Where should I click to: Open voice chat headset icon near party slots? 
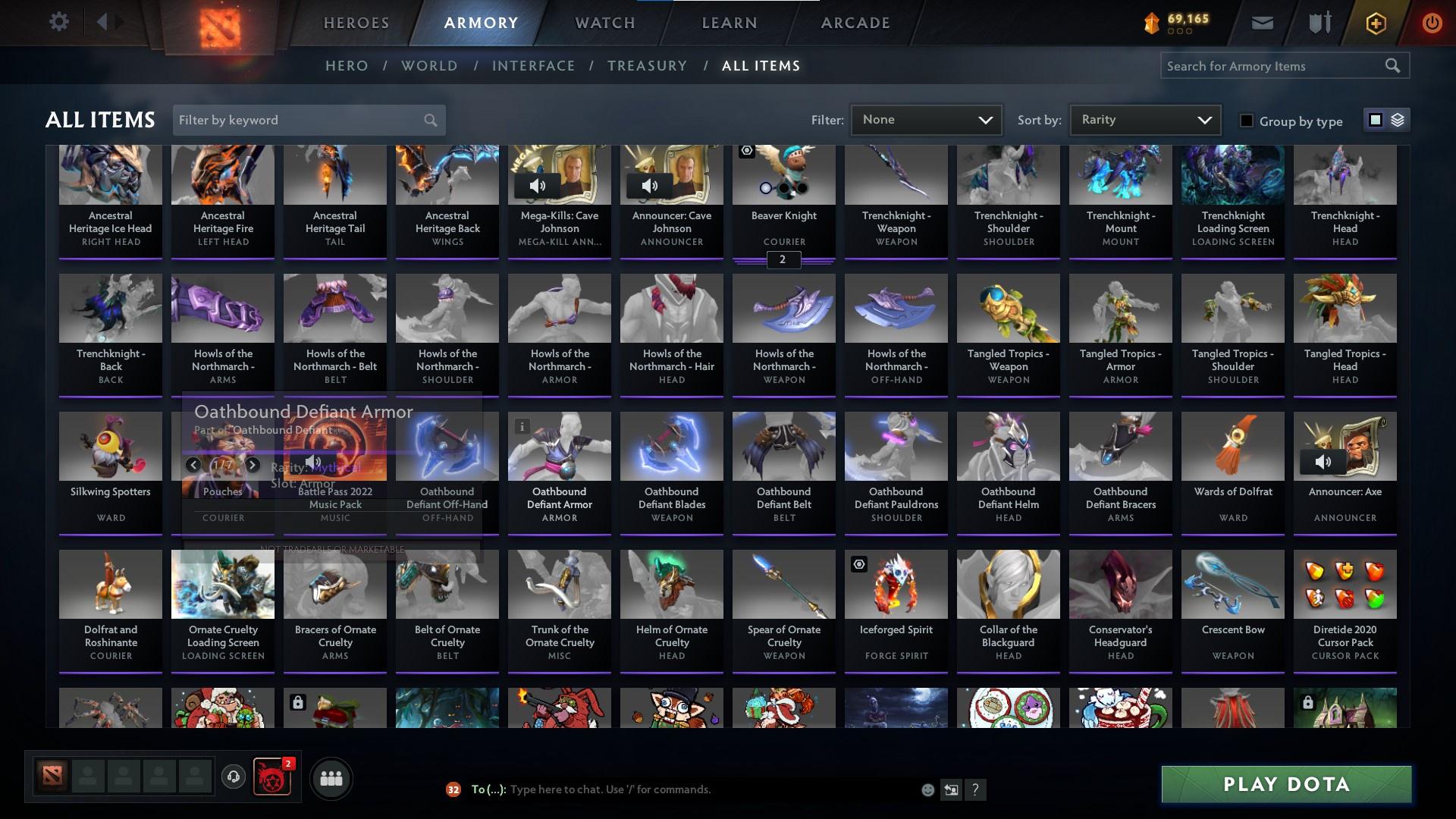233,775
